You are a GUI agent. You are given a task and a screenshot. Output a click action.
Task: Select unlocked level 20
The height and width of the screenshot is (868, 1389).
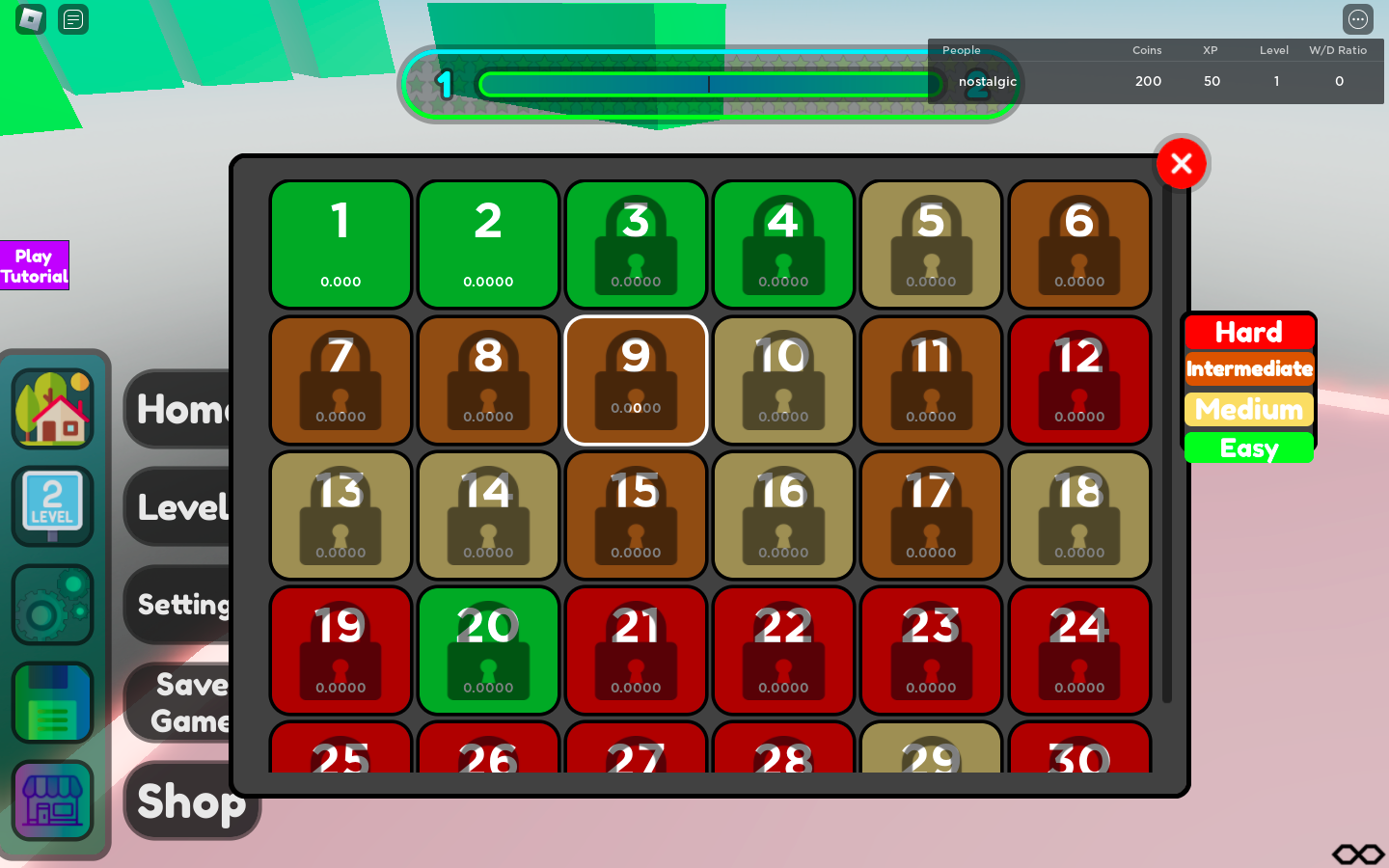488,651
